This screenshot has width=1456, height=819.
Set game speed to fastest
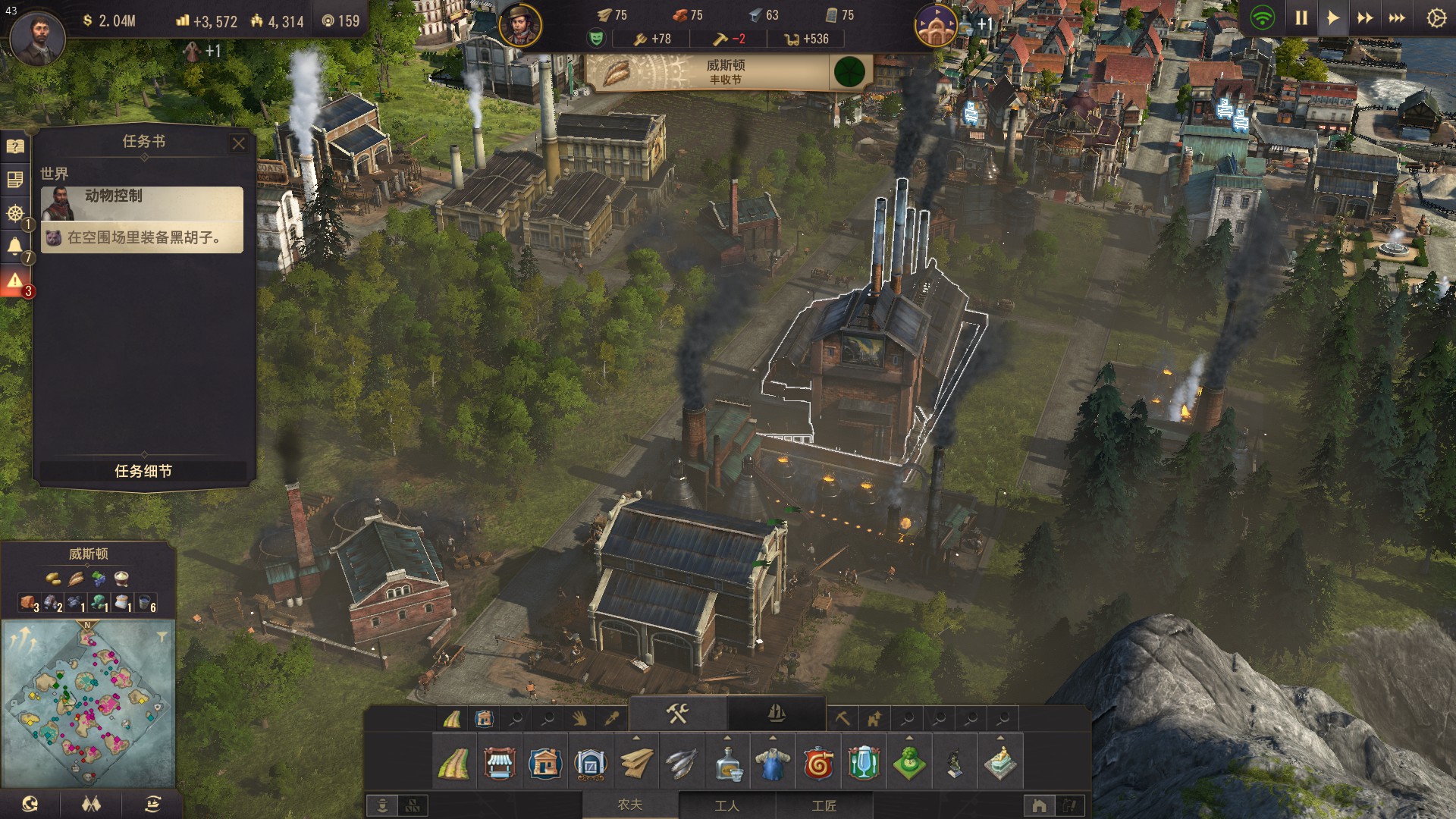pos(1397,17)
